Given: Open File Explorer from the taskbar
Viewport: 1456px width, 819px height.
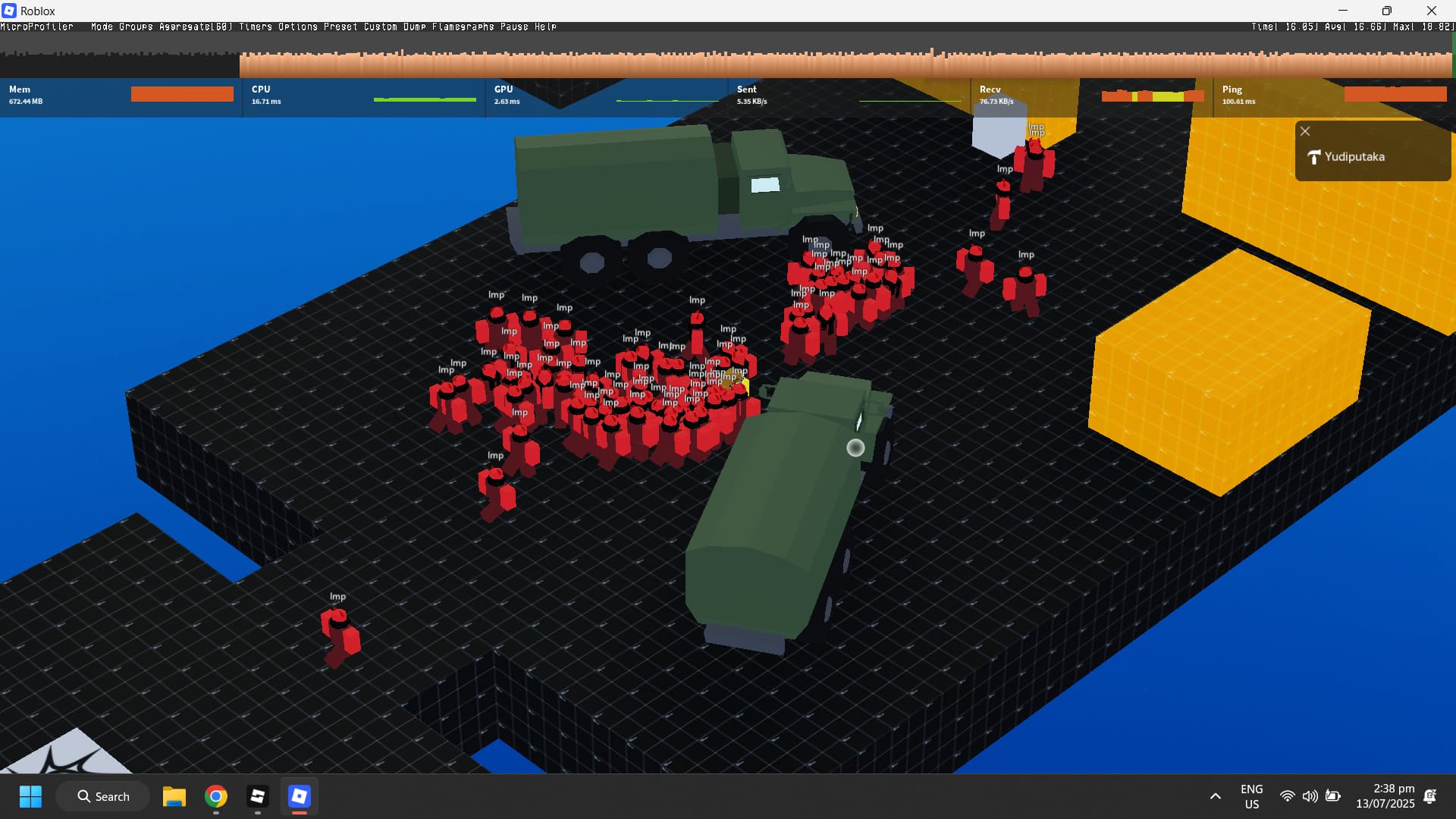Looking at the screenshot, I should click(174, 797).
